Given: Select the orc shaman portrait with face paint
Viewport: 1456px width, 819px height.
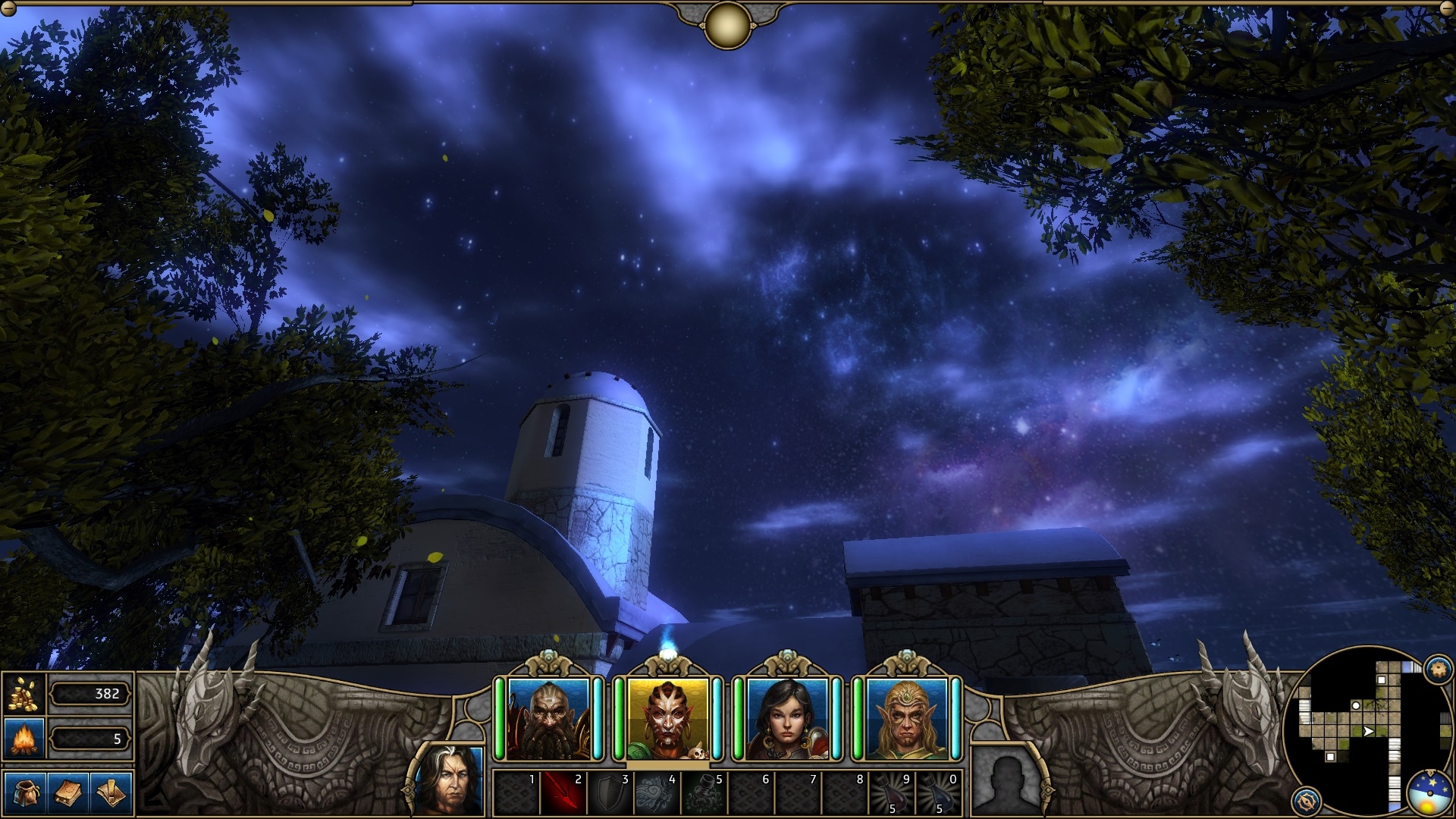Looking at the screenshot, I should (667, 719).
